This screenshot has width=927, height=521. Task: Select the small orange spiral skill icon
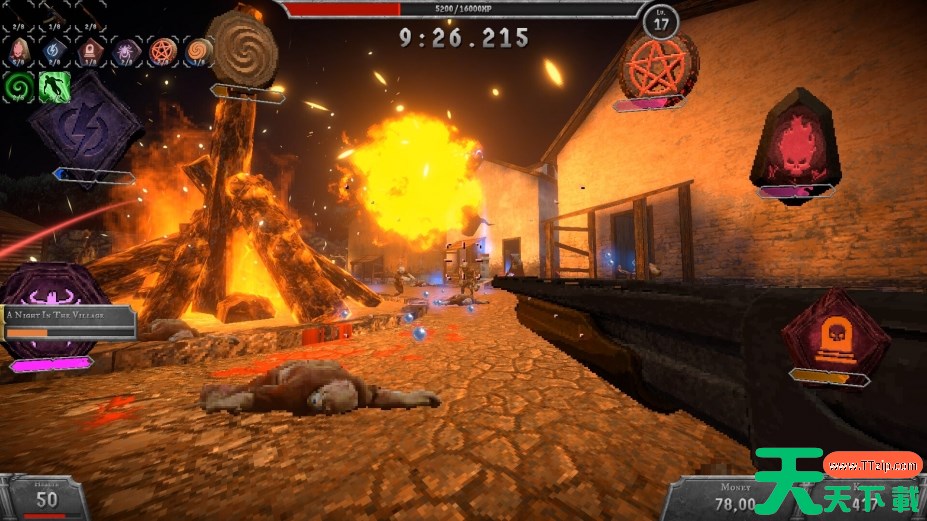pos(198,50)
